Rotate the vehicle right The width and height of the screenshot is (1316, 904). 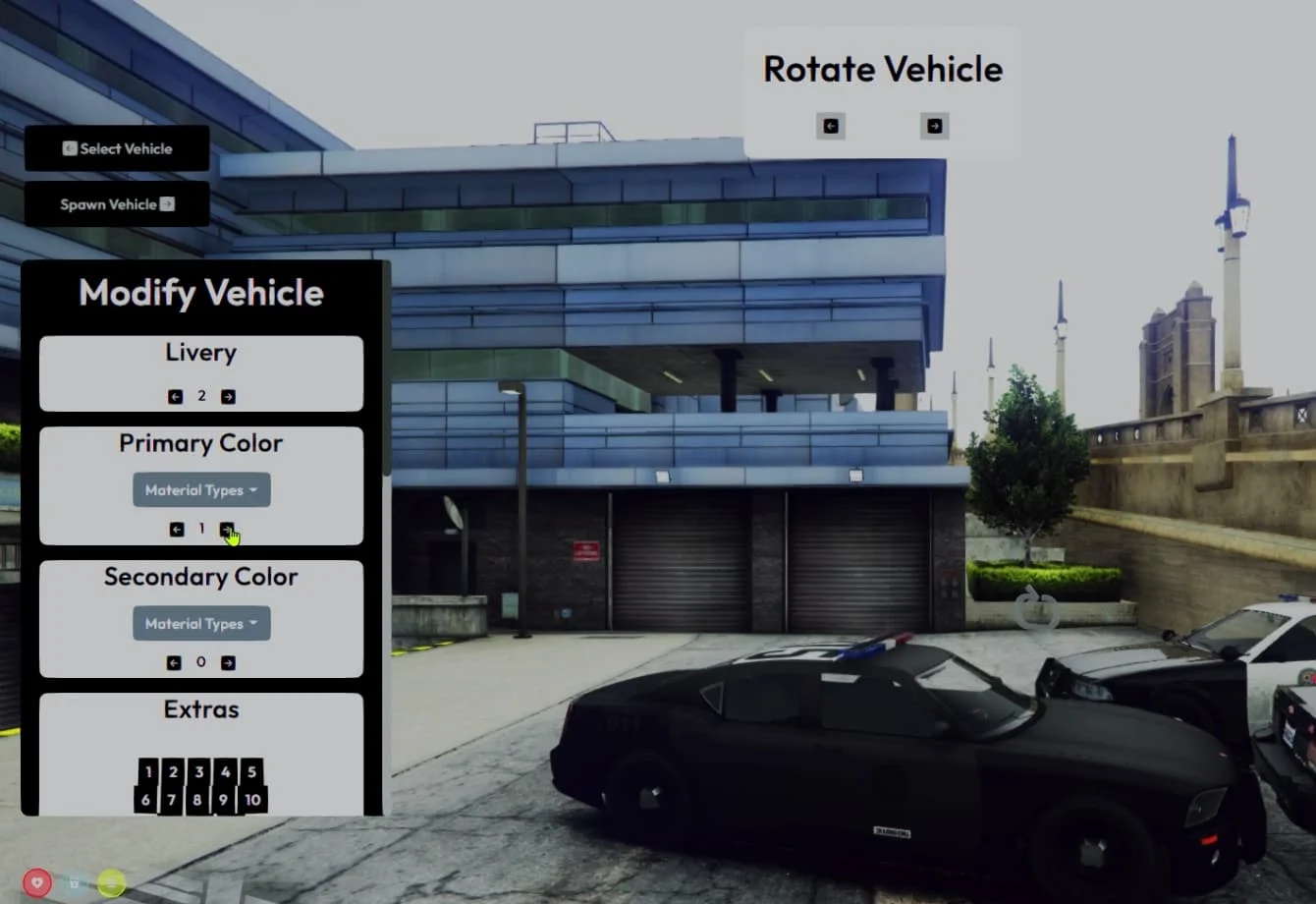click(934, 126)
